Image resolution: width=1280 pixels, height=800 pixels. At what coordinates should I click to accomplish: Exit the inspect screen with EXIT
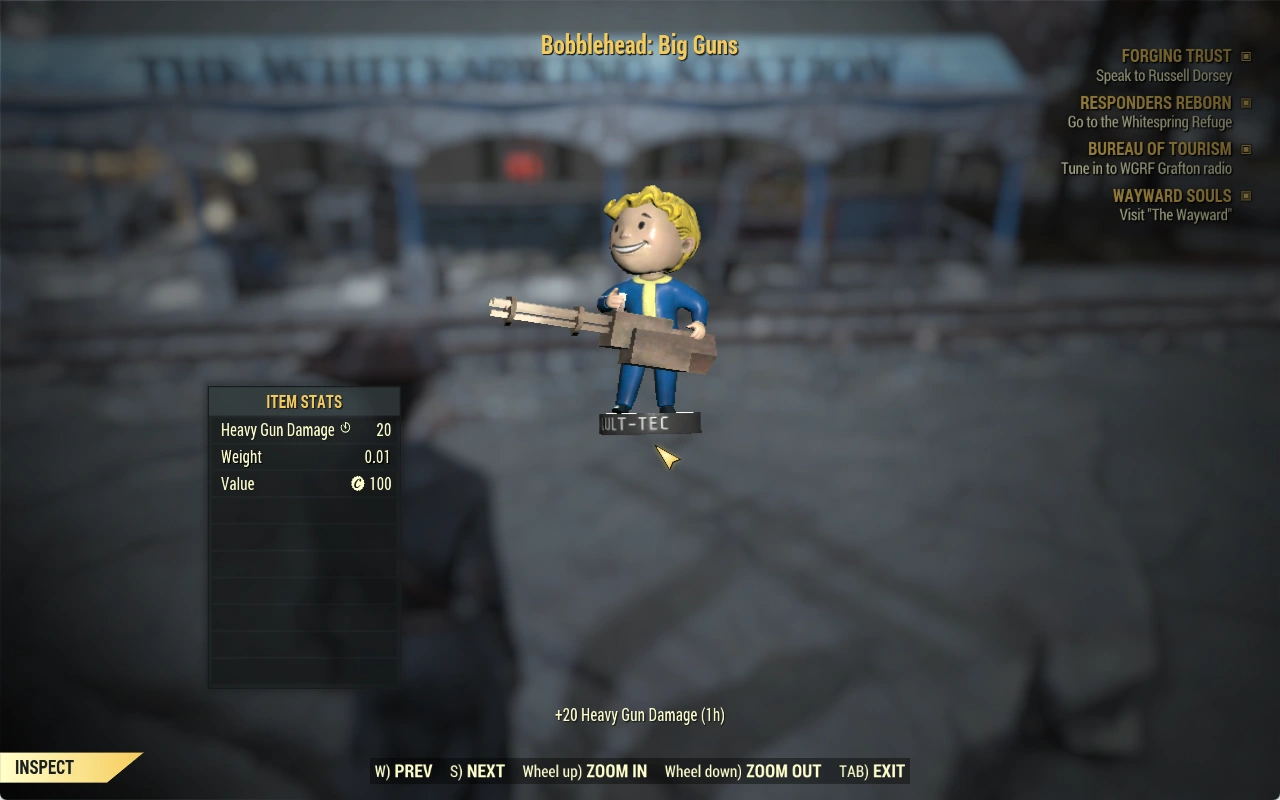[872, 771]
